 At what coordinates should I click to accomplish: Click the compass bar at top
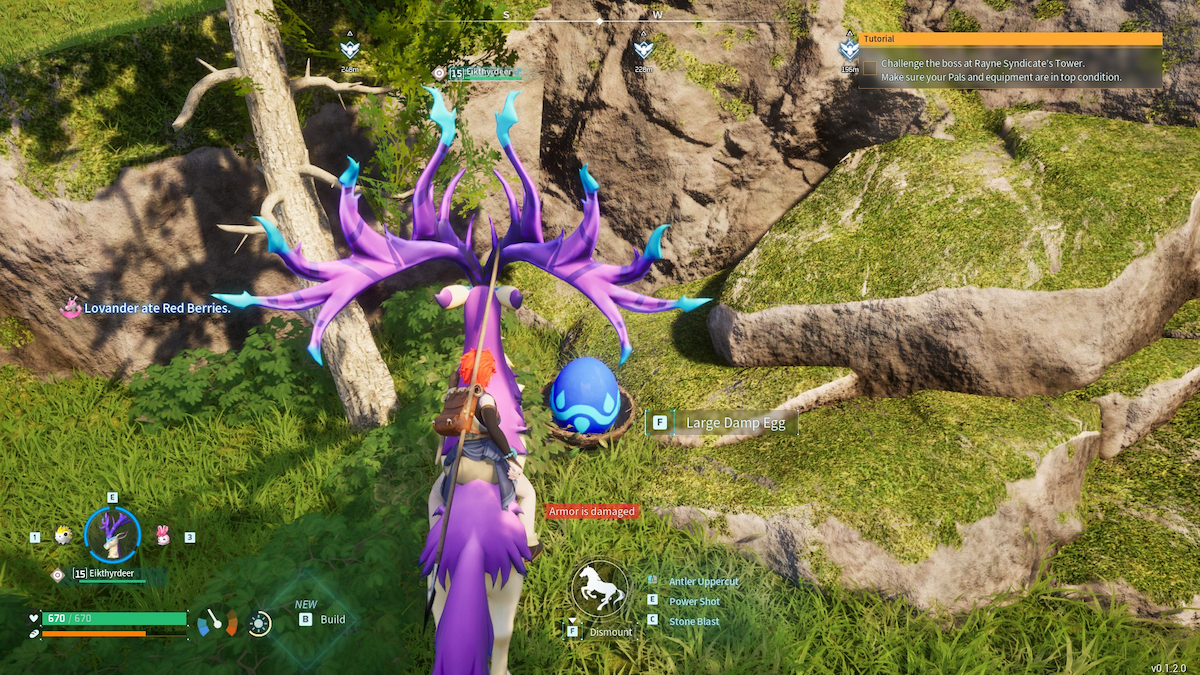pyautogui.click(x=600, y=19)
